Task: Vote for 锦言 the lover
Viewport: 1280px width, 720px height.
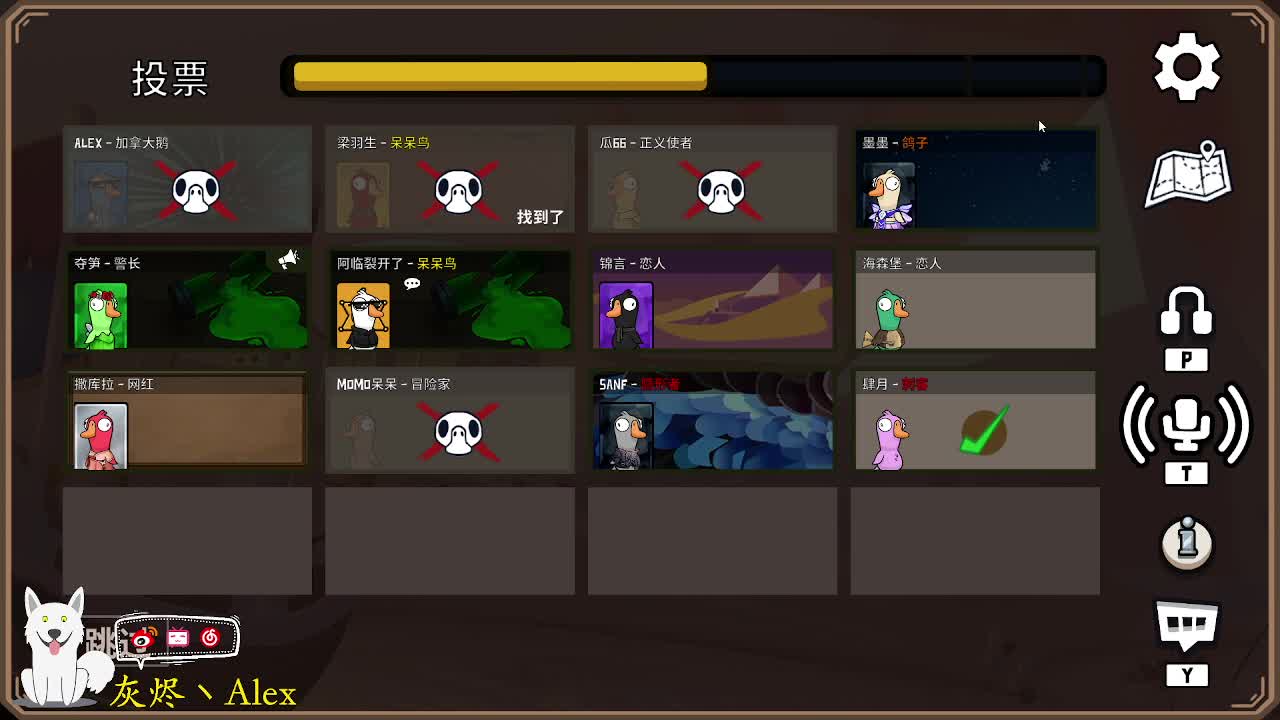Action: pos(712,300)
